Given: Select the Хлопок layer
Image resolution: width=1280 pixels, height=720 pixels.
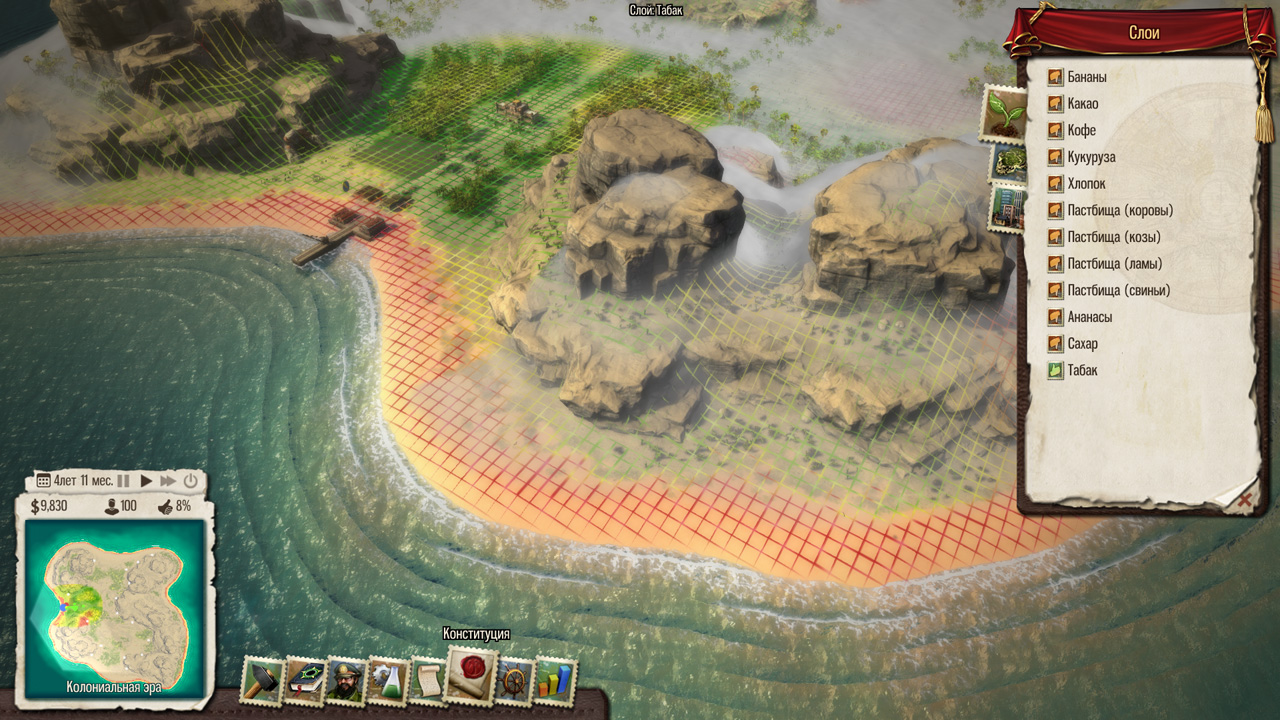Looking at the screenshot, I should click(1086, 184).
